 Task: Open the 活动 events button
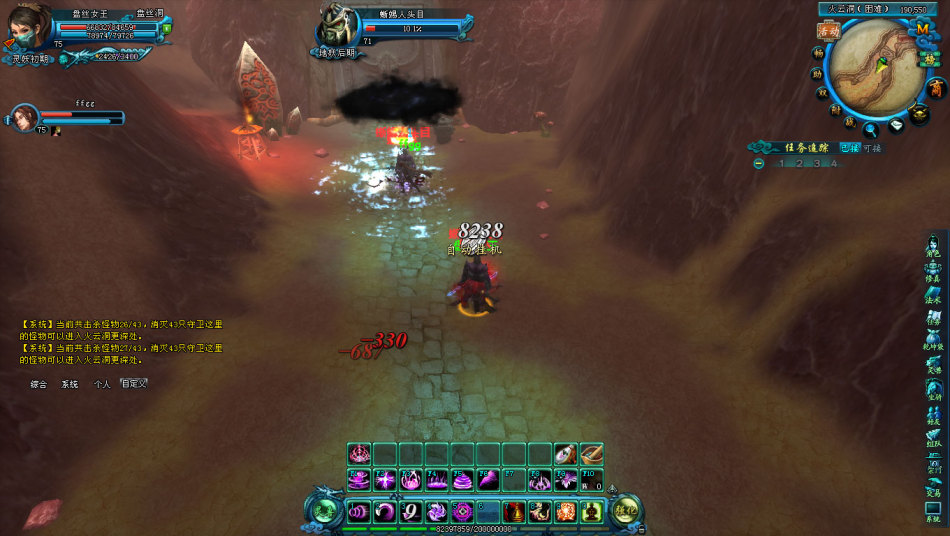[827, 31]
